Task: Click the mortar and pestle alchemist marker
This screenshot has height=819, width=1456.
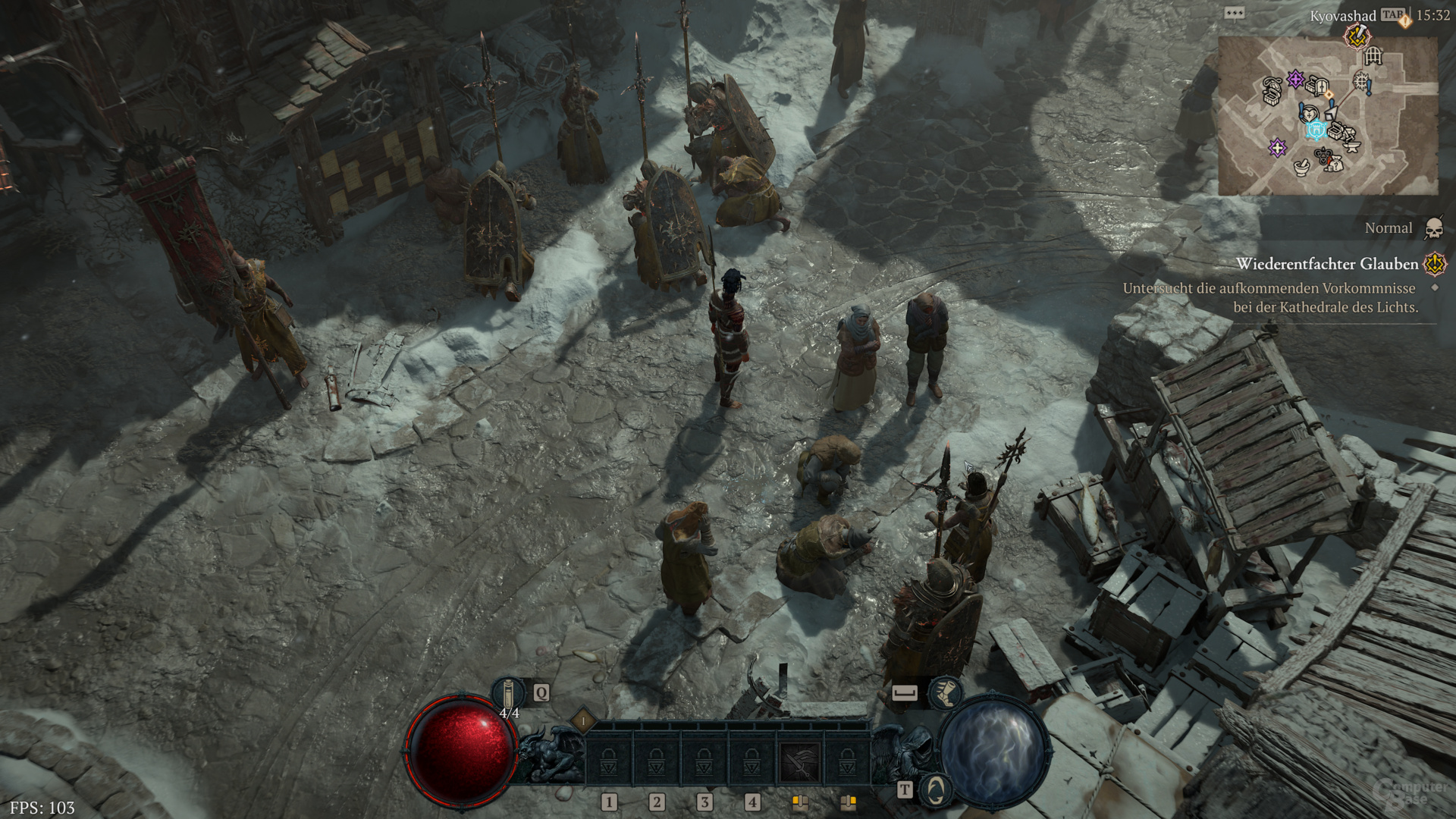Action: click(x=1301, y=165)
